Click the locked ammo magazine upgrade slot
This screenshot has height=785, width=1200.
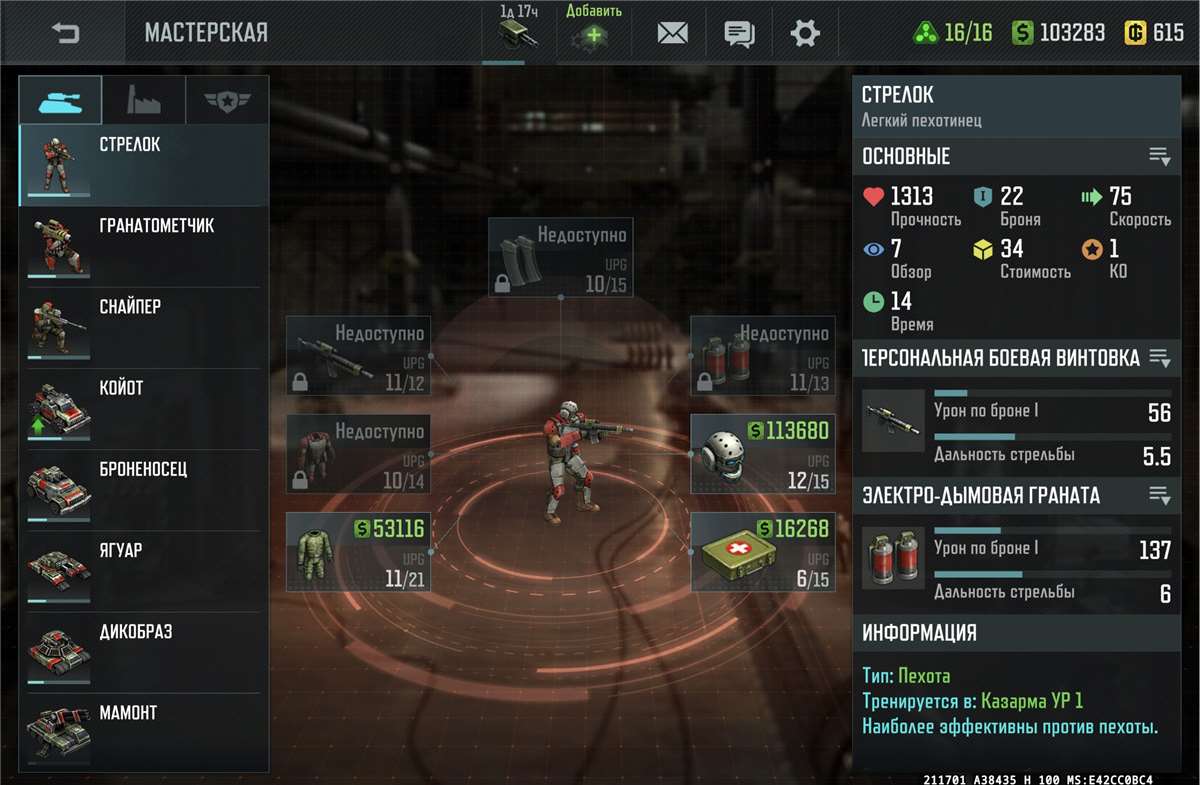560,257
